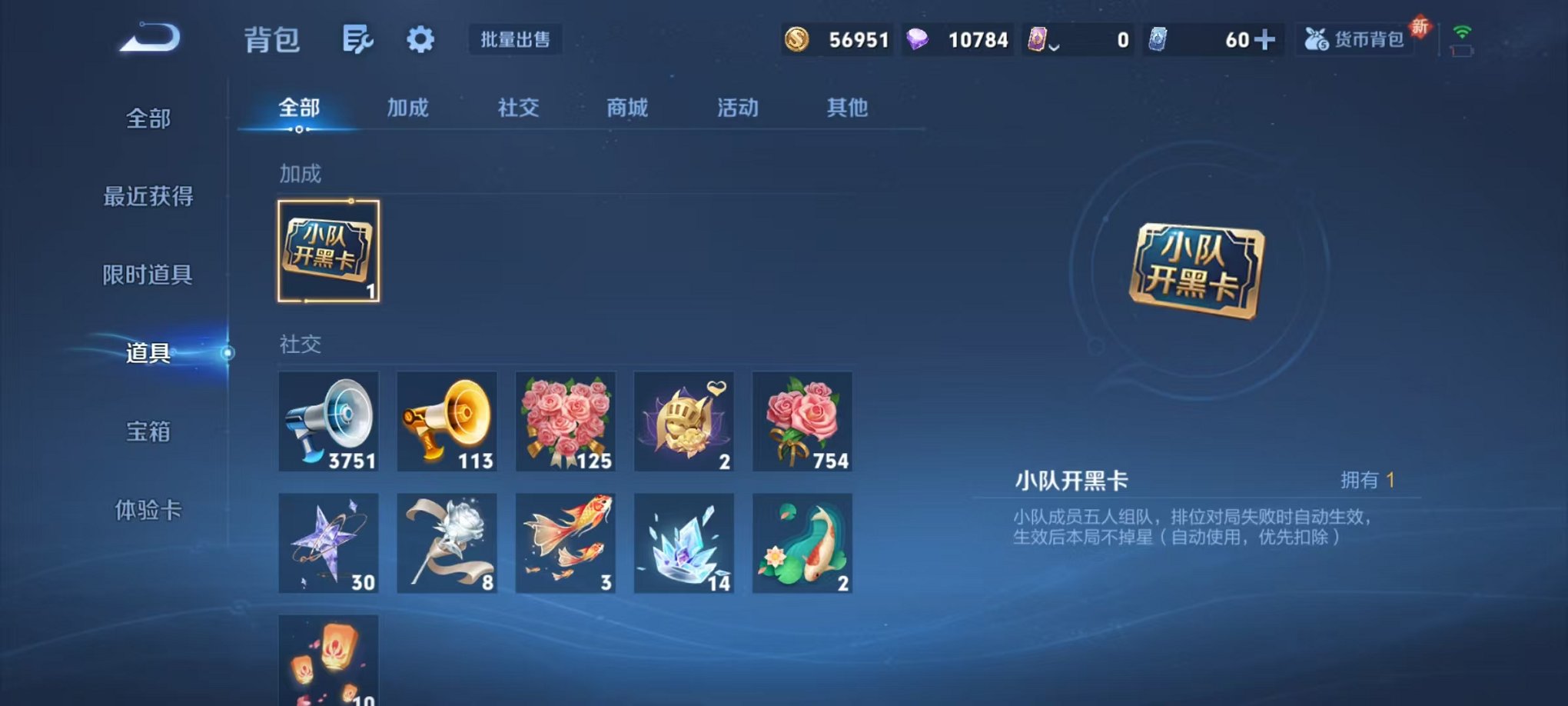
Task: Select the 小队开黑卡 item slot
Action: click(x=329, y=250)
